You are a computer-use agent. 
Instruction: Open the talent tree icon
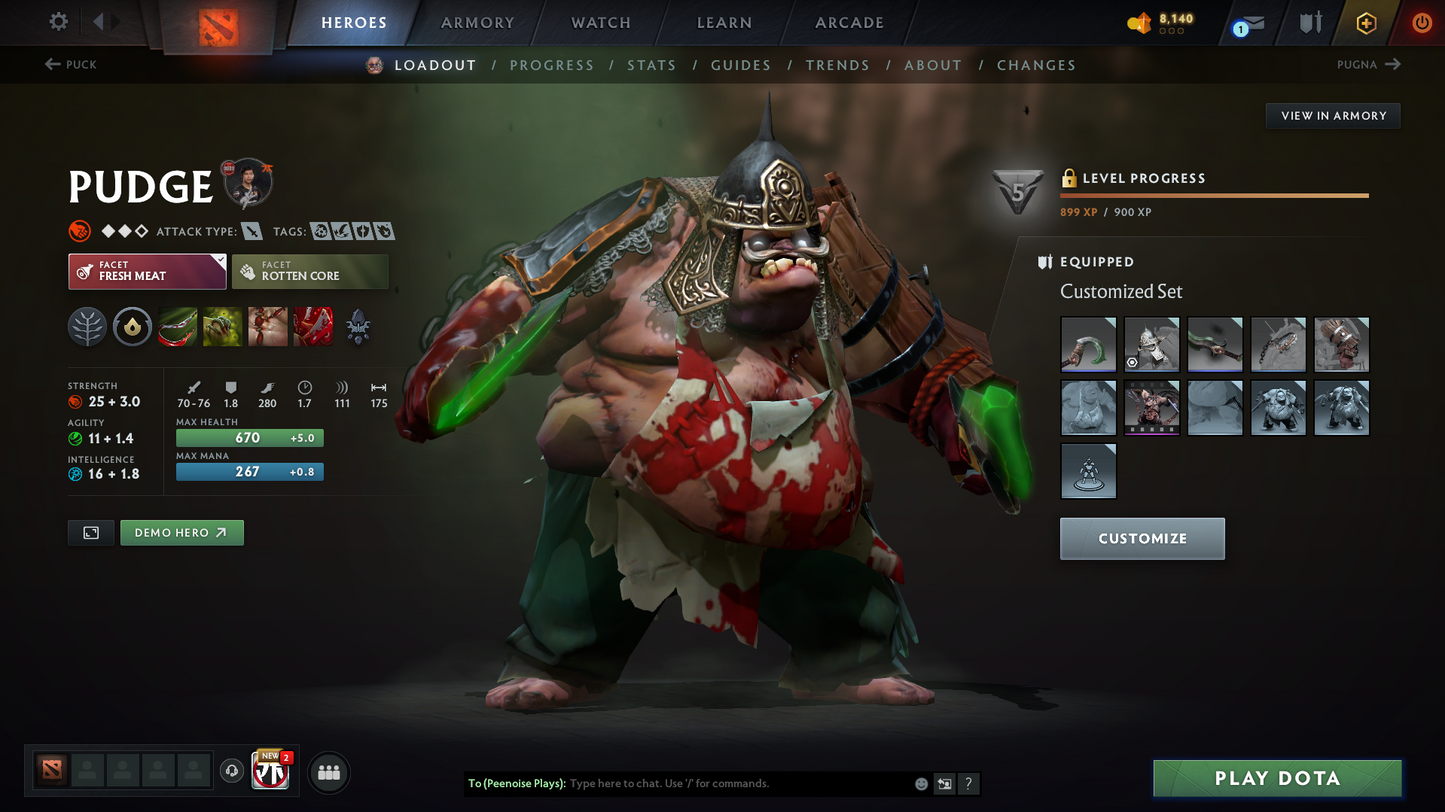point(87,326)
